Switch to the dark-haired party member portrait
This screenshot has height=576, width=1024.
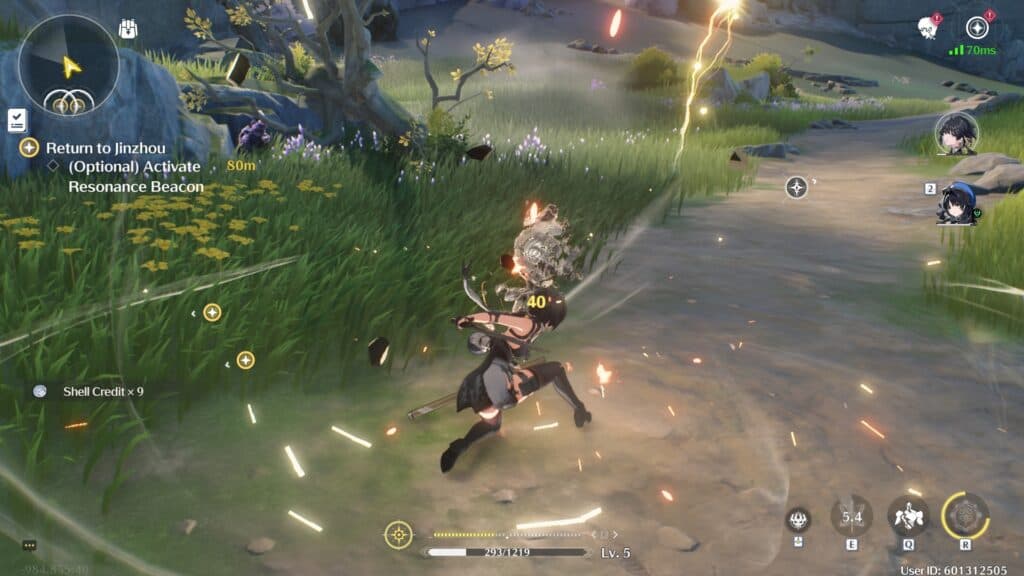(x=956, y=134)
